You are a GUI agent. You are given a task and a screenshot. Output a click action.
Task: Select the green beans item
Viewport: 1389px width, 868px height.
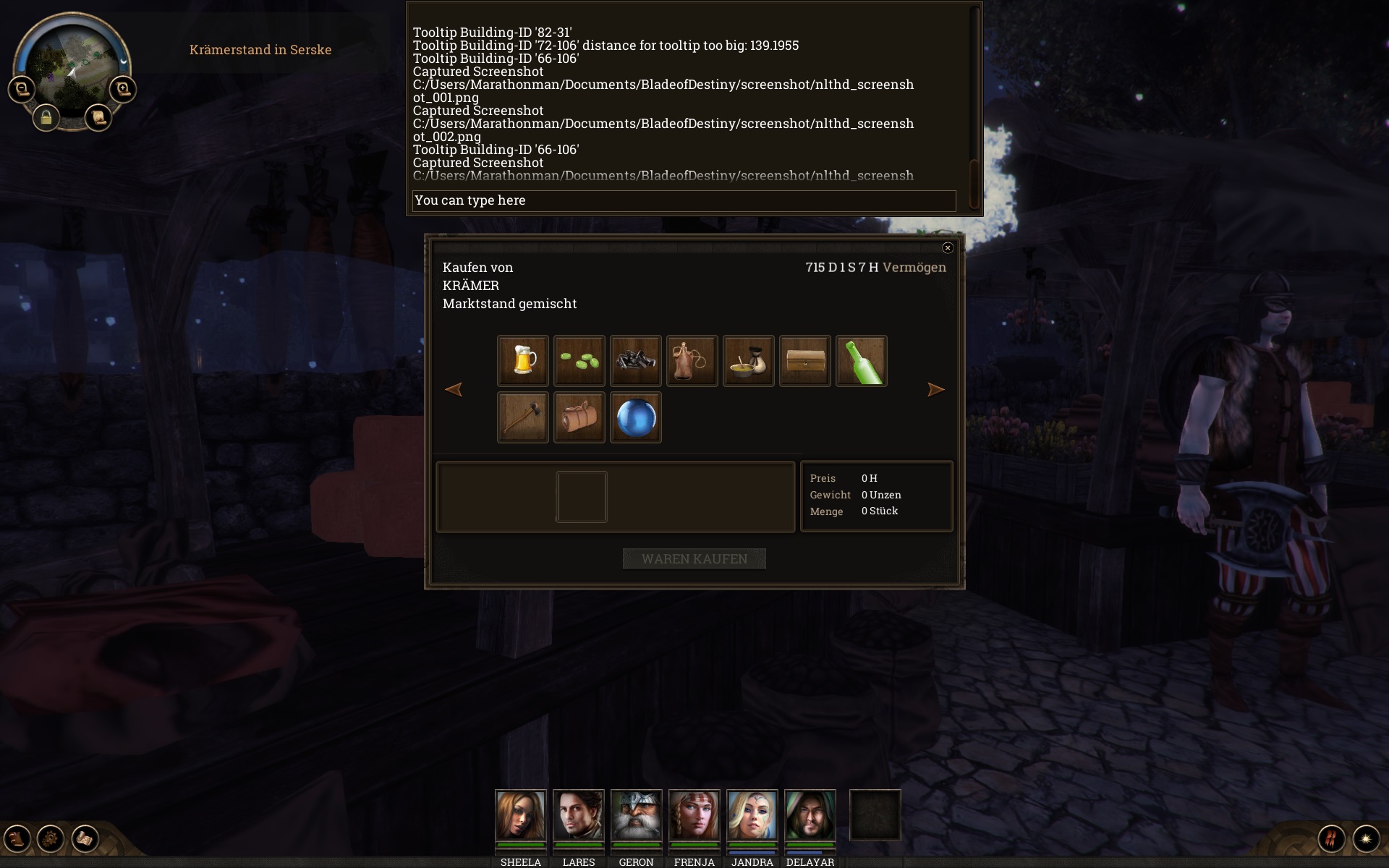coord(579,361)
